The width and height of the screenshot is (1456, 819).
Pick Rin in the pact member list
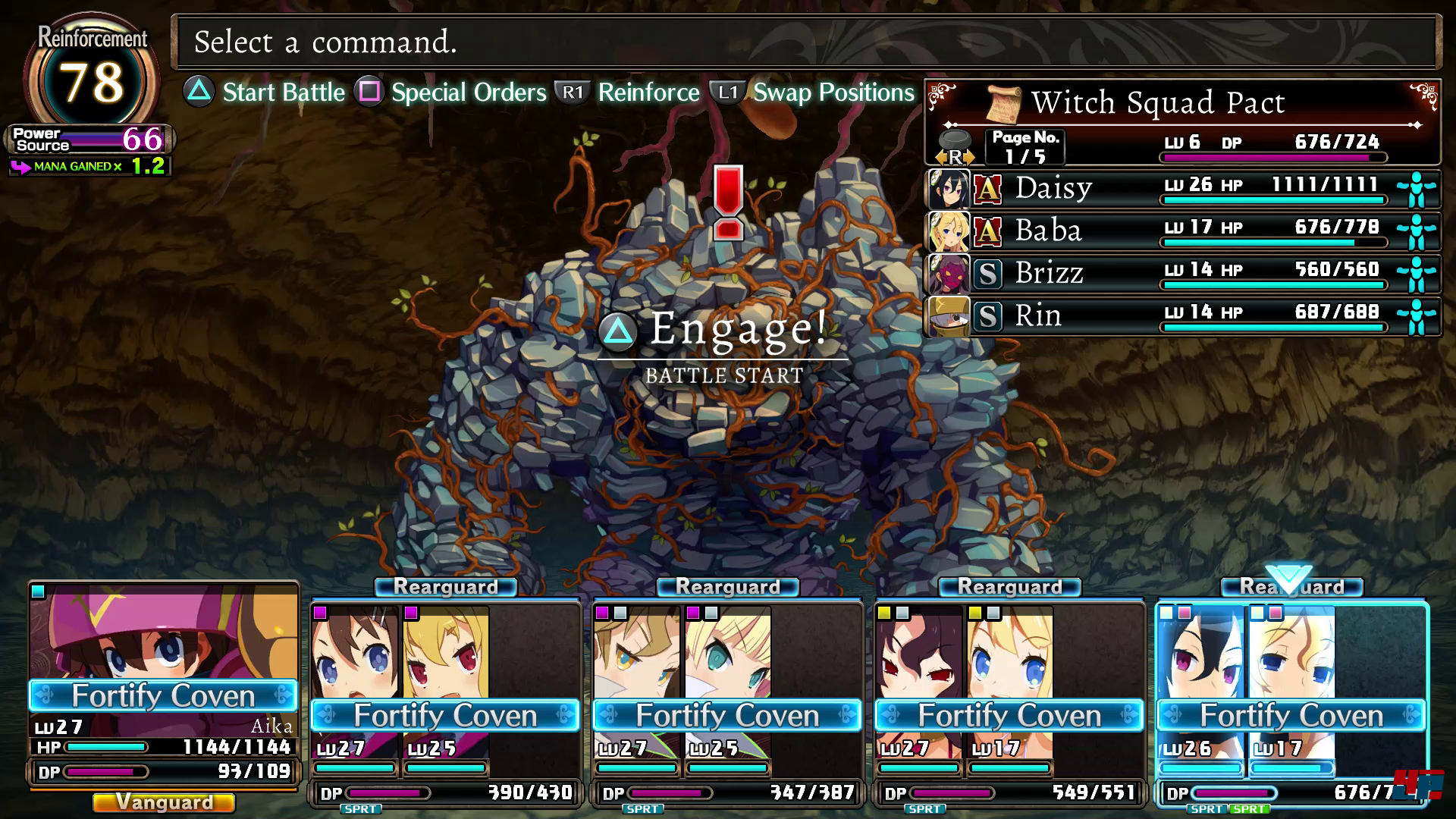1181,315
